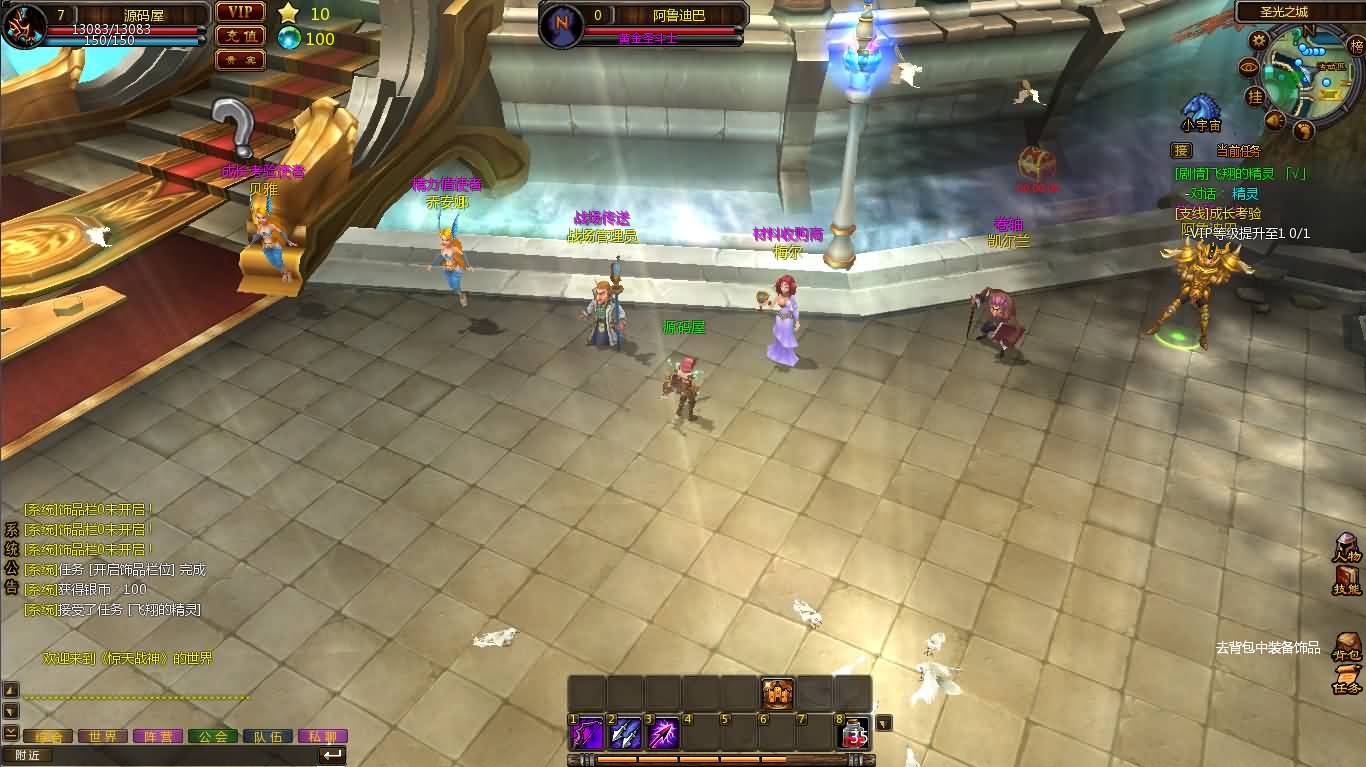Screen dimensions: 1366x767
Task: Open the 榜 rankings icon right of the minimap
Action: [1357, 43]
